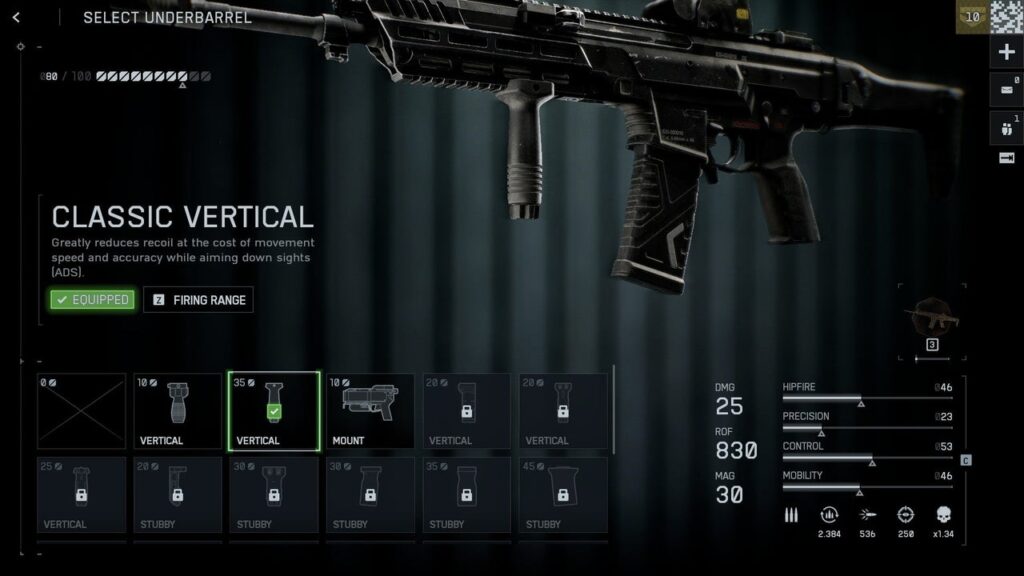Go back using the top-left arrow
The height and width of the screenshot is (576, 1024).
pos(16,18)
